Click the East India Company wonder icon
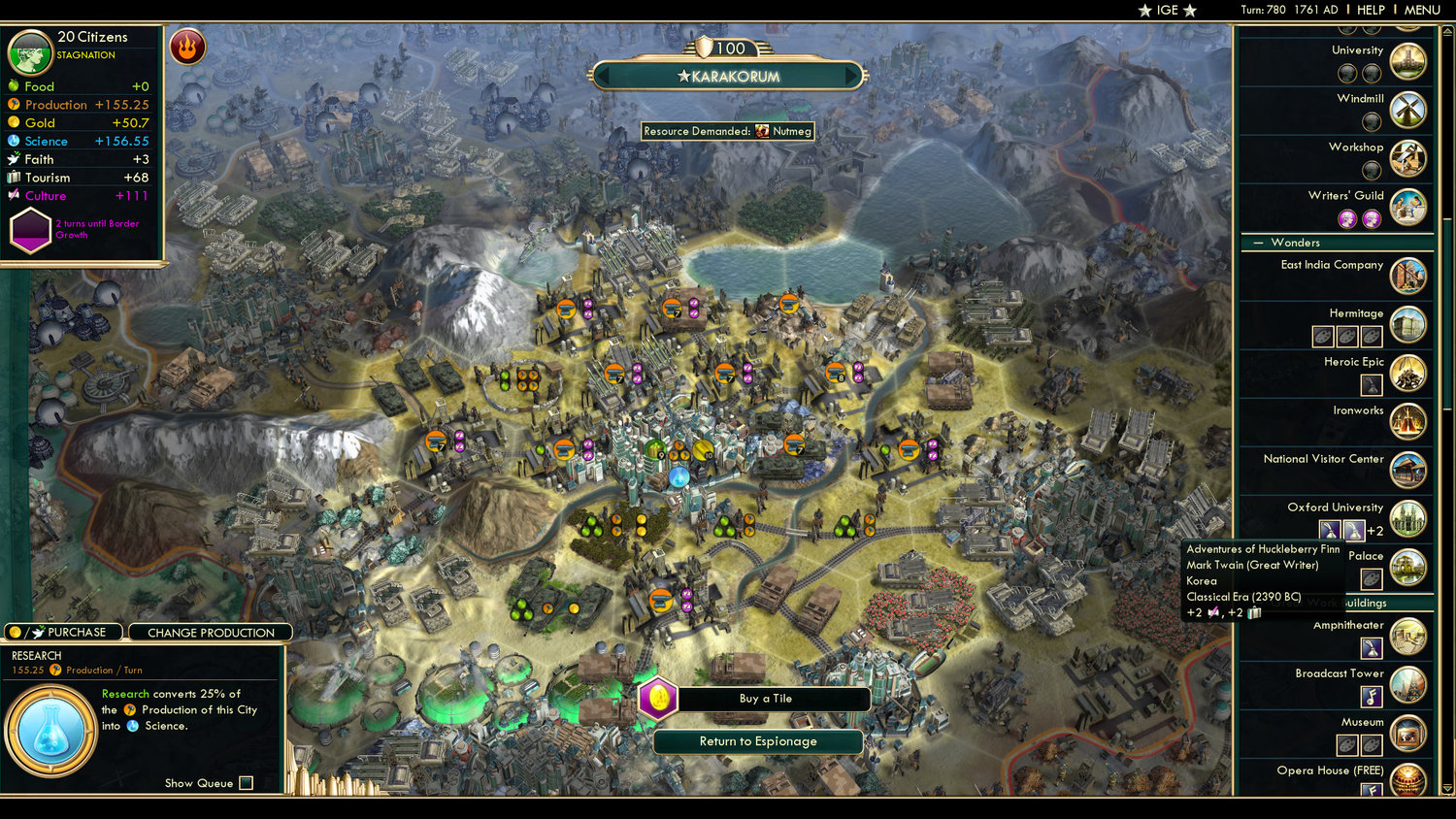 pyautogui.click(x=1406, y=275)
